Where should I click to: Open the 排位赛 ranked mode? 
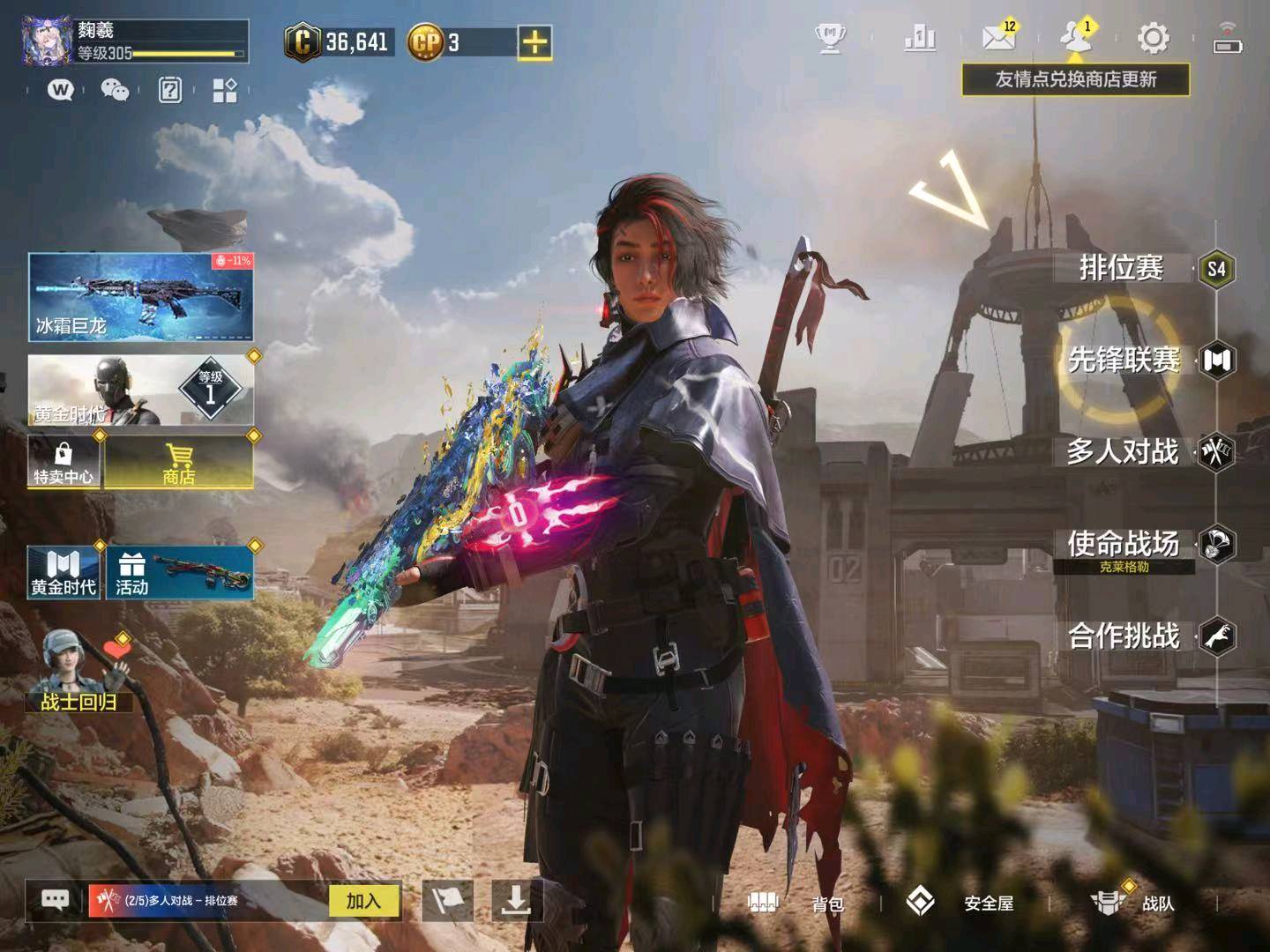pos(1122,268)
